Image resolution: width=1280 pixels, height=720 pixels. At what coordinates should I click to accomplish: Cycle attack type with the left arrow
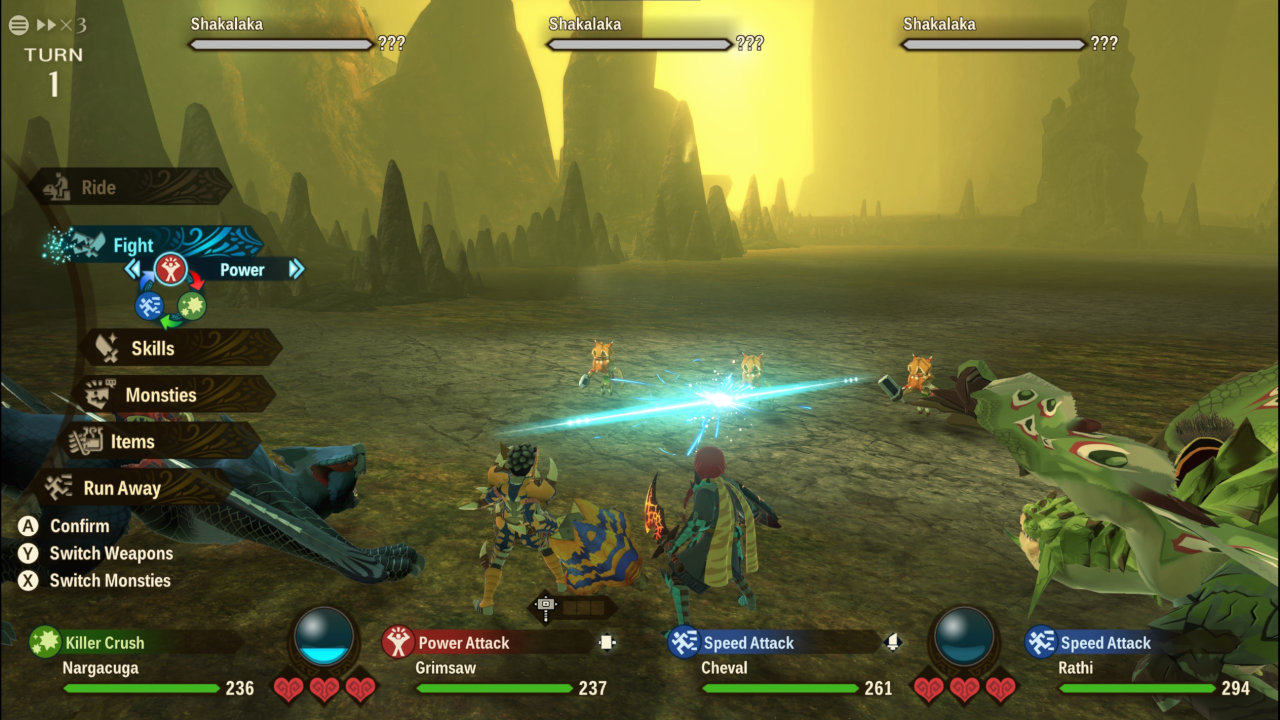[132, 269]
